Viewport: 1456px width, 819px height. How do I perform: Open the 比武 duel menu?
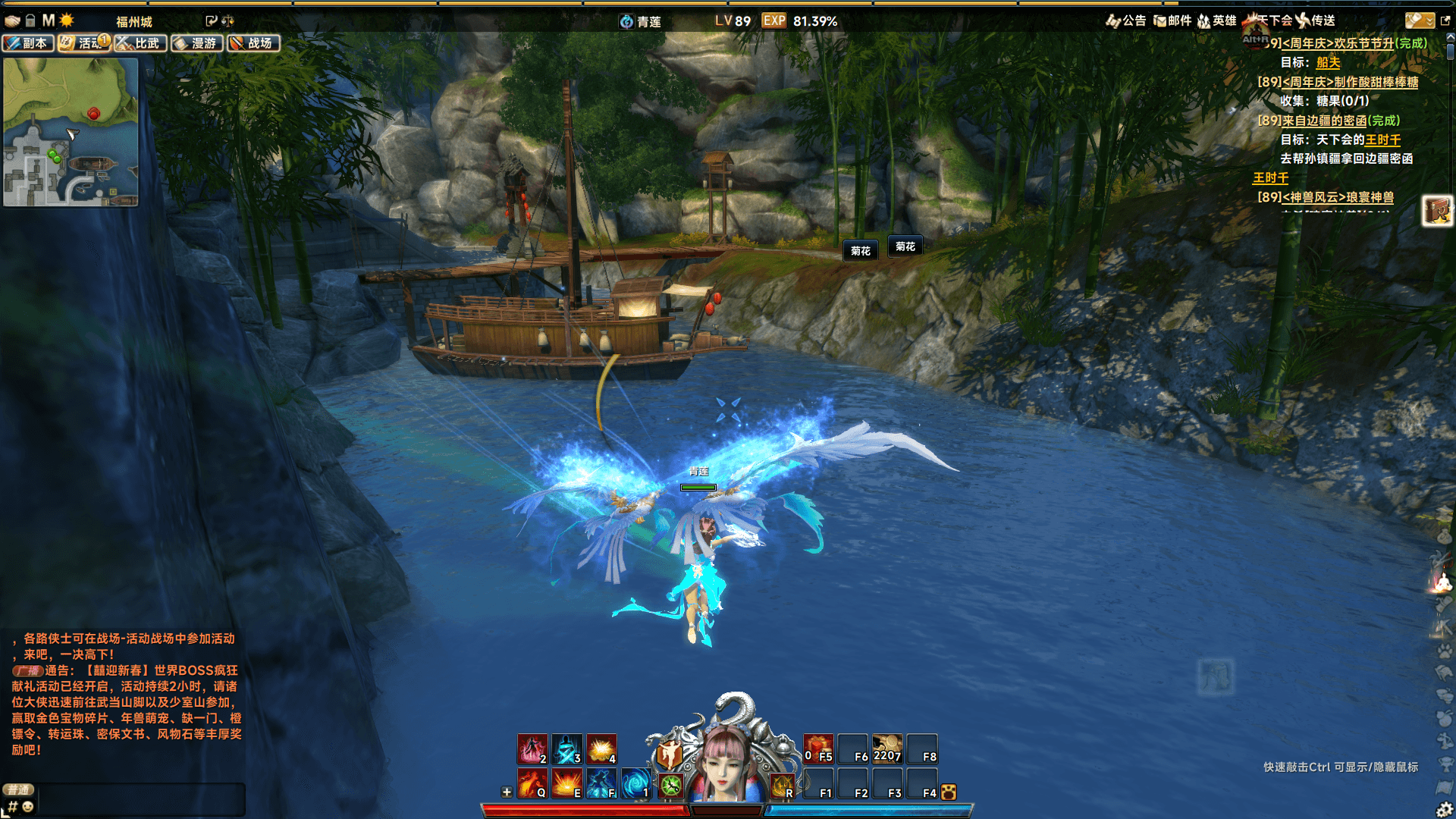click(x=141, y=43)
